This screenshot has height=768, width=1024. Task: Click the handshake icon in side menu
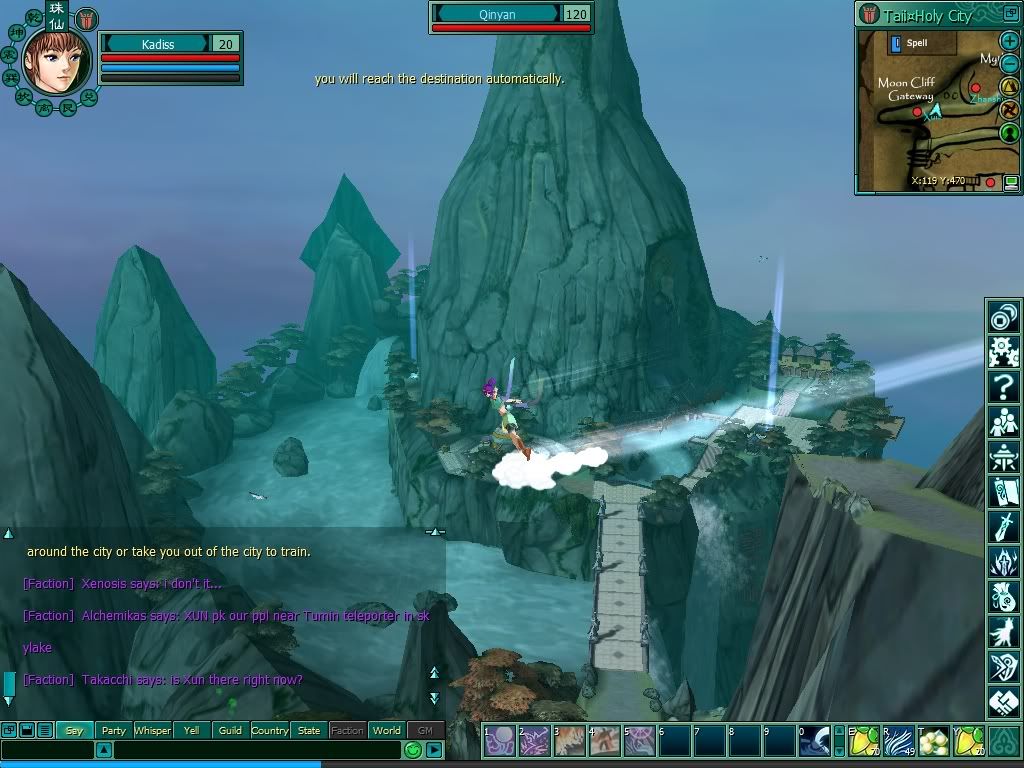click(x=1003, y=700)
